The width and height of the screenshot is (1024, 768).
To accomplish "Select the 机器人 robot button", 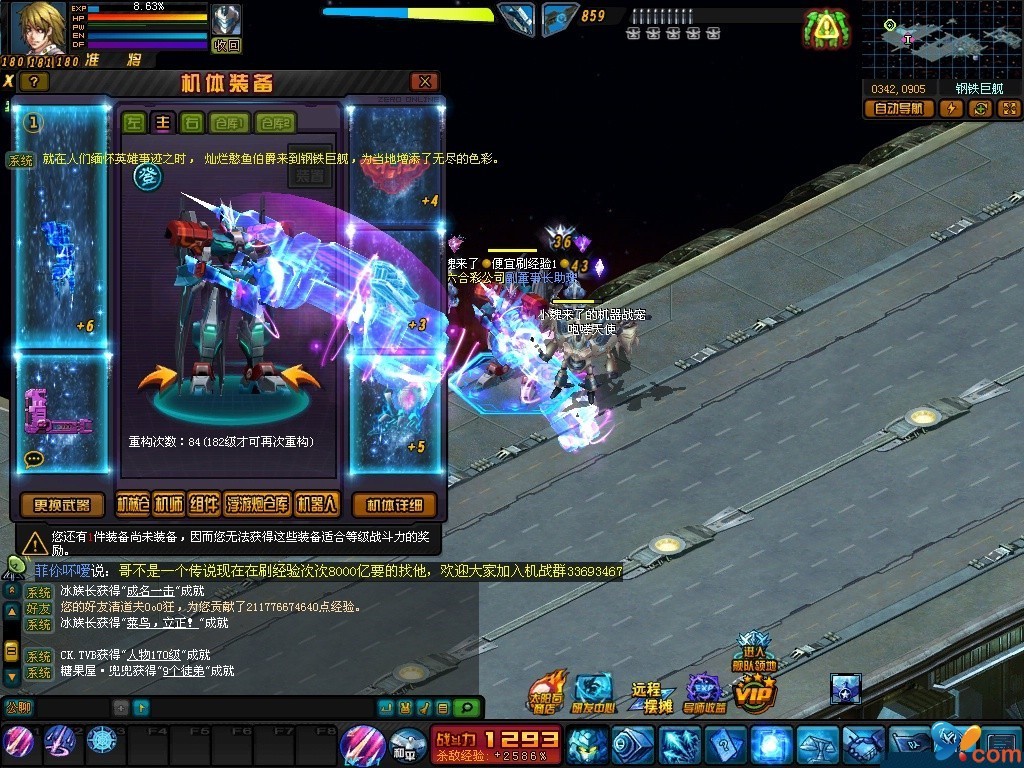I will tap(317, 504).
